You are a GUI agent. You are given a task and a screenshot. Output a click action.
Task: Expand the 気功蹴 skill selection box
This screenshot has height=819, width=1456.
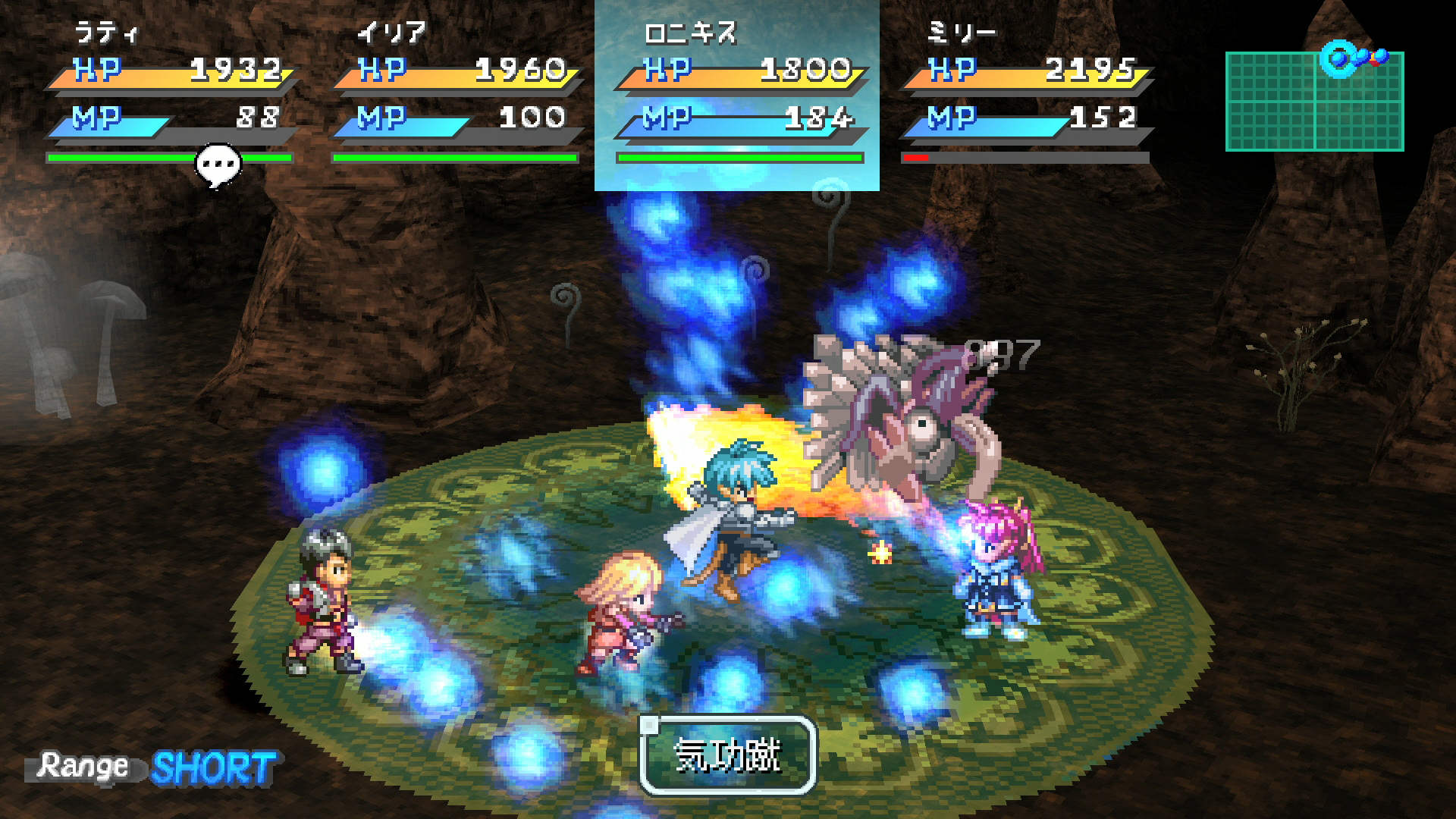[728, 756]
